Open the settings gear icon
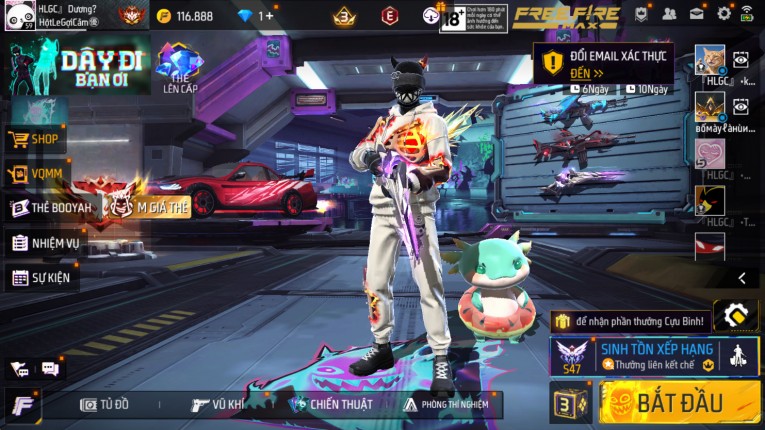Image resolution: width=765 pixels, height=430 pixels. click(724, 14)
